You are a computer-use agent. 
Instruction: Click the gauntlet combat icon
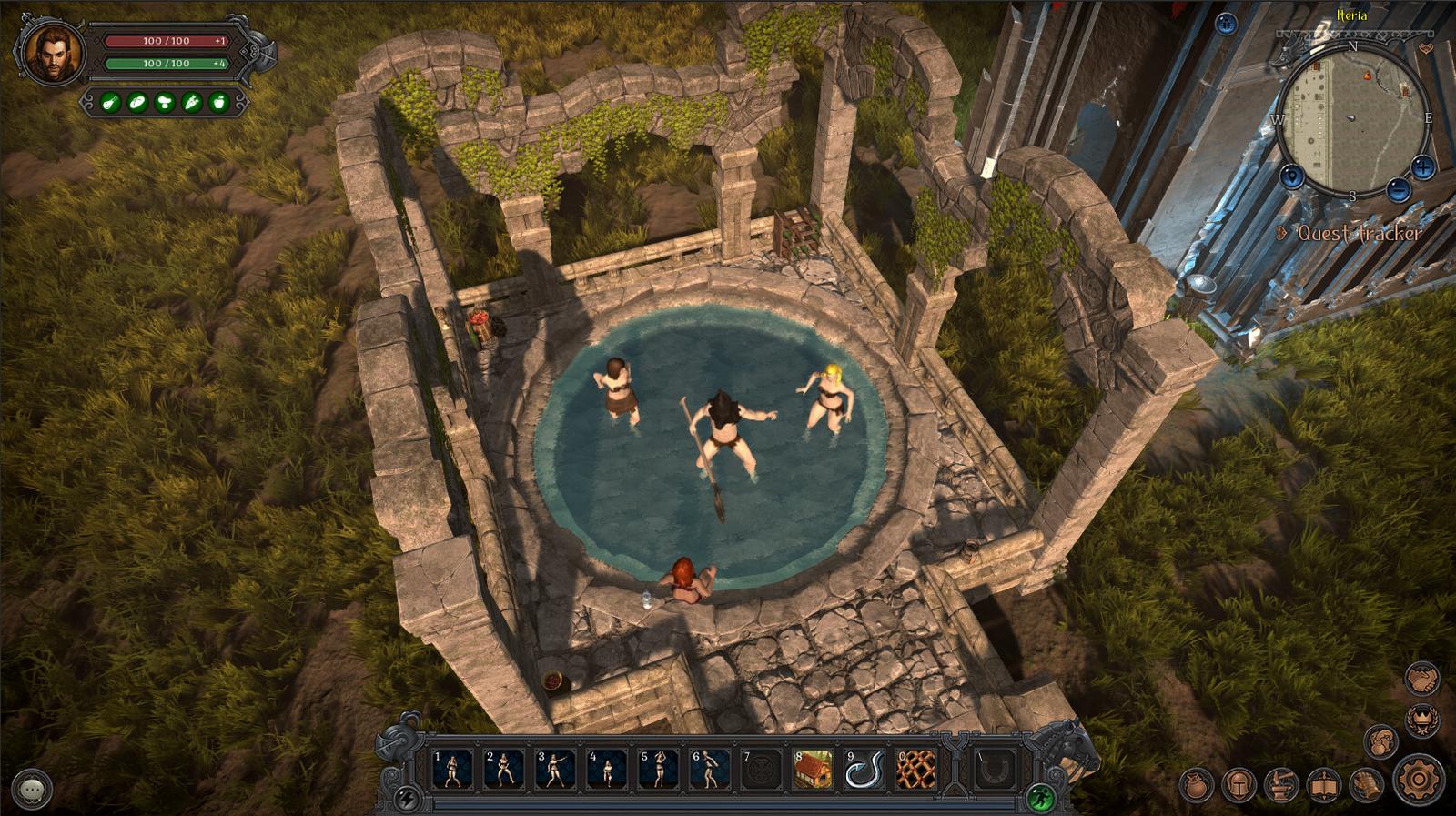coord(1366,784)
